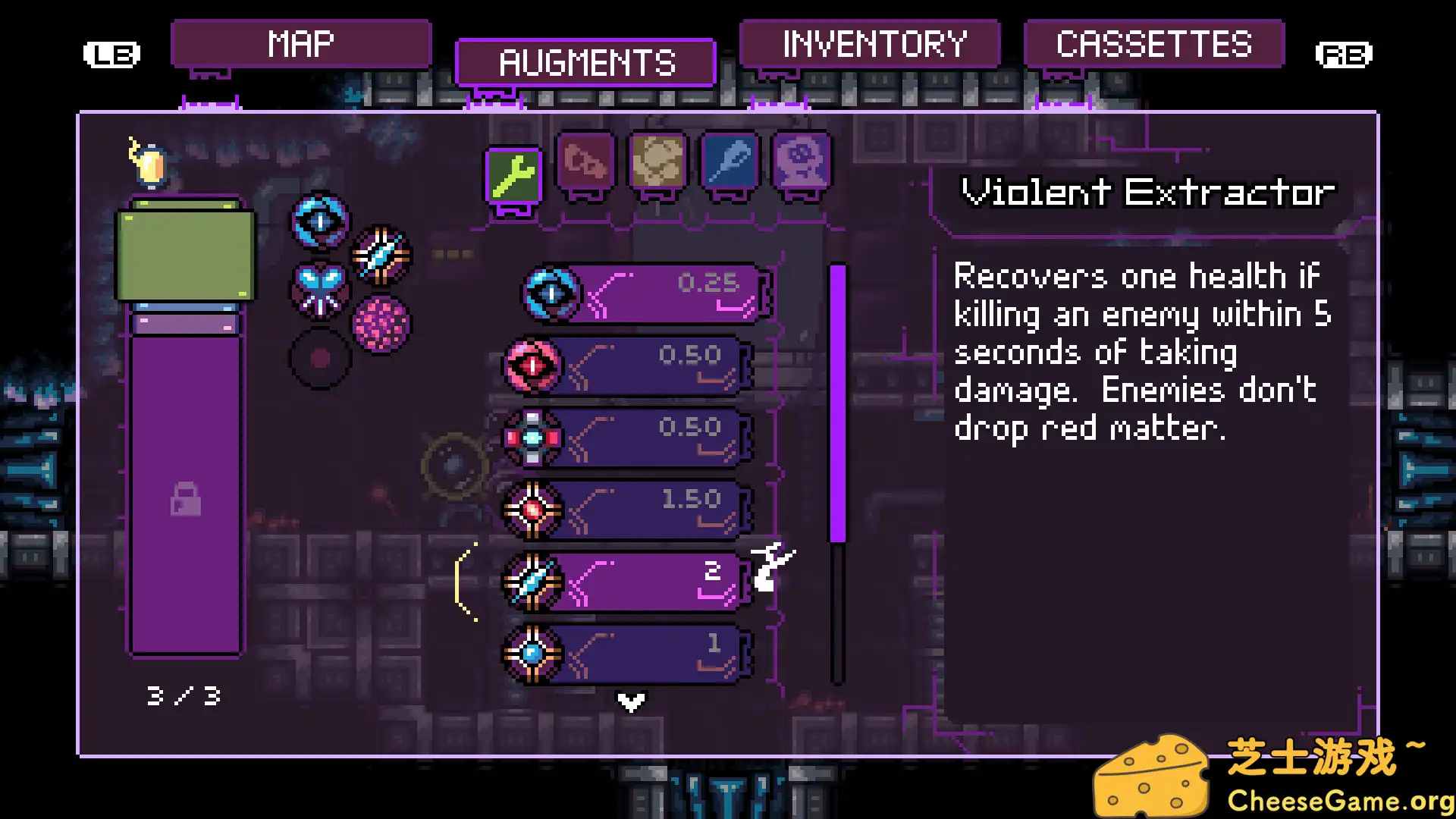
Task: Open the MAP tab
Action: coord(301,43)
